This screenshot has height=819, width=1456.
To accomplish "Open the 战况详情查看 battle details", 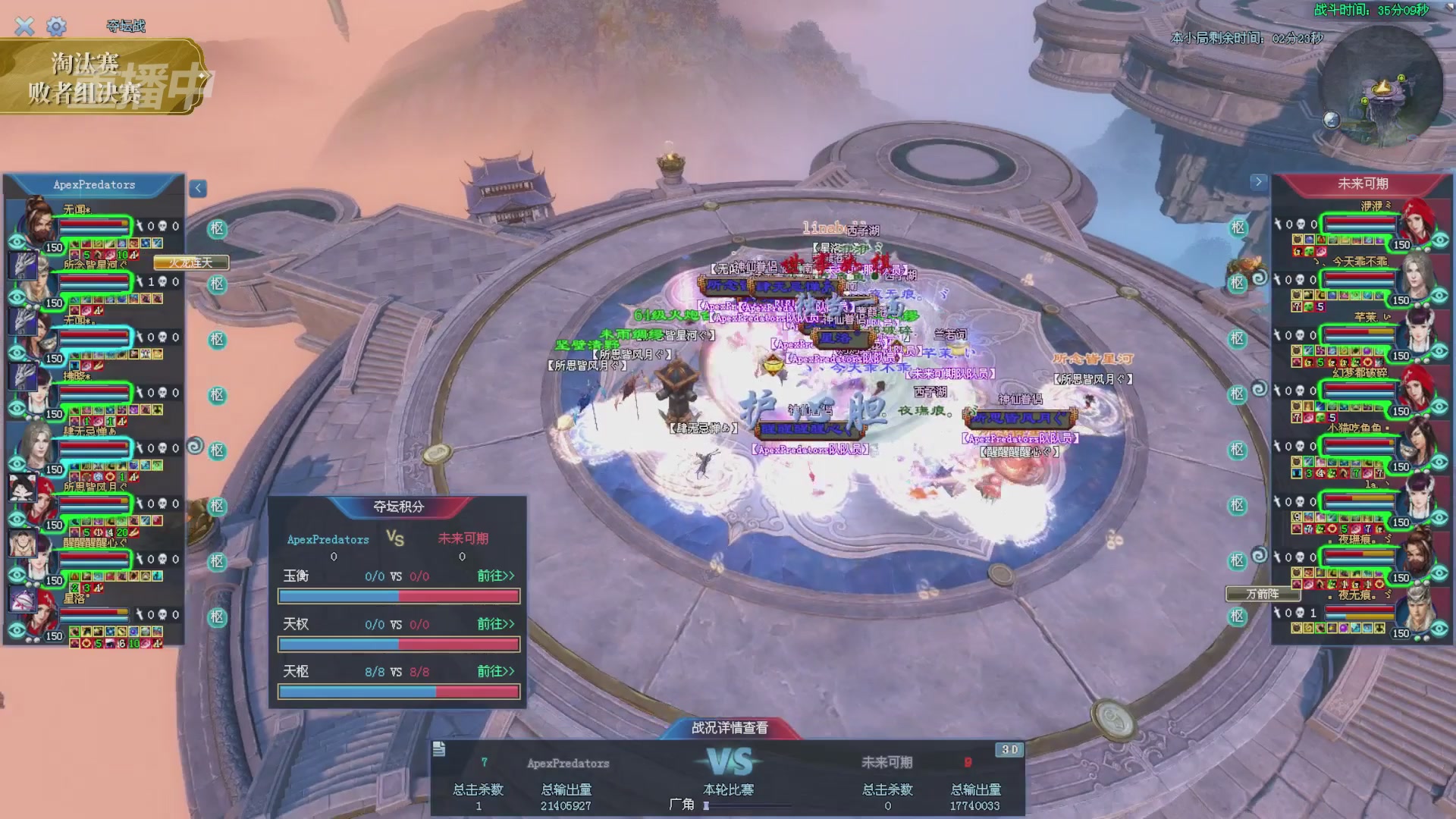I will click(730, 728).
